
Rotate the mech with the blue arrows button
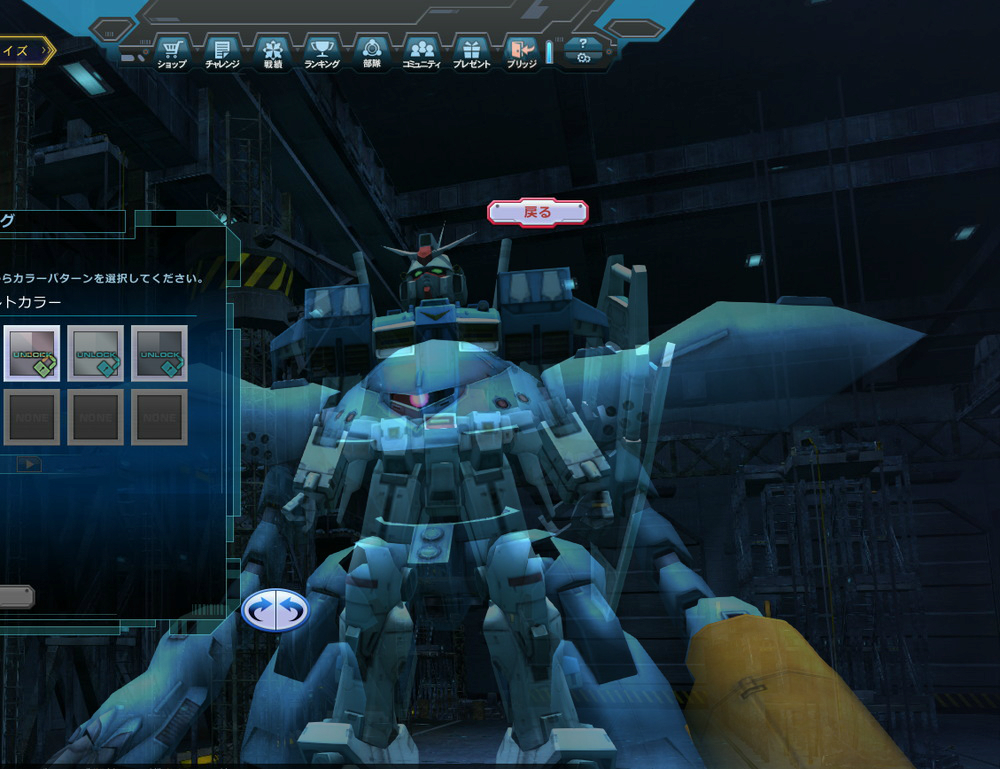pos(275,609)
